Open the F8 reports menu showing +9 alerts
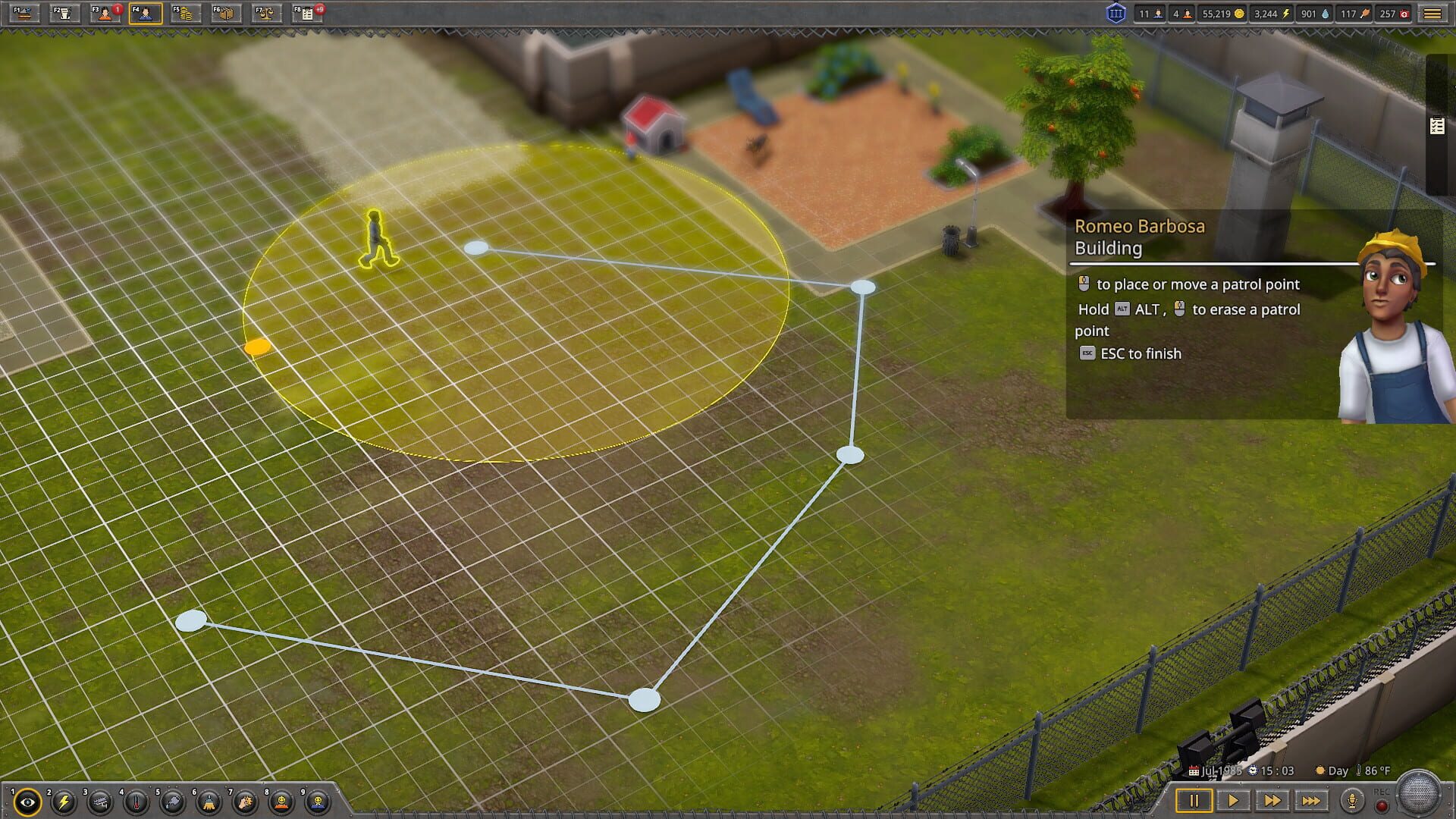1456x819 pixels. point(307,13)
